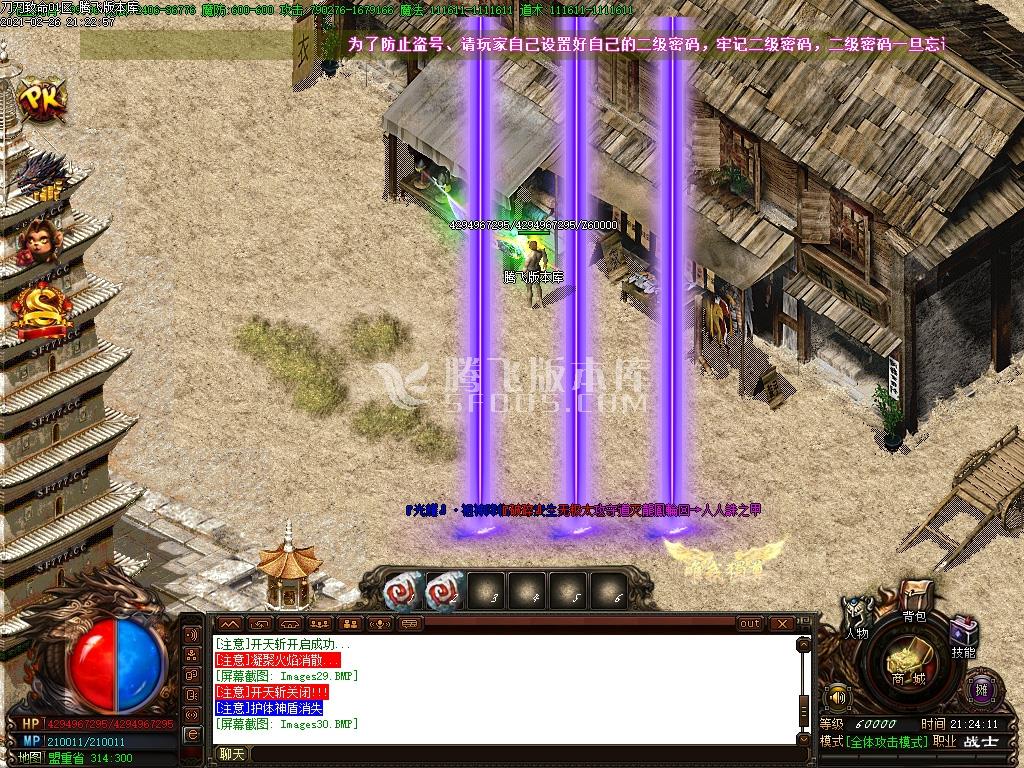Close the chat panel with X
Viewport: 1024px width, 768px height.
click(781, 624)
